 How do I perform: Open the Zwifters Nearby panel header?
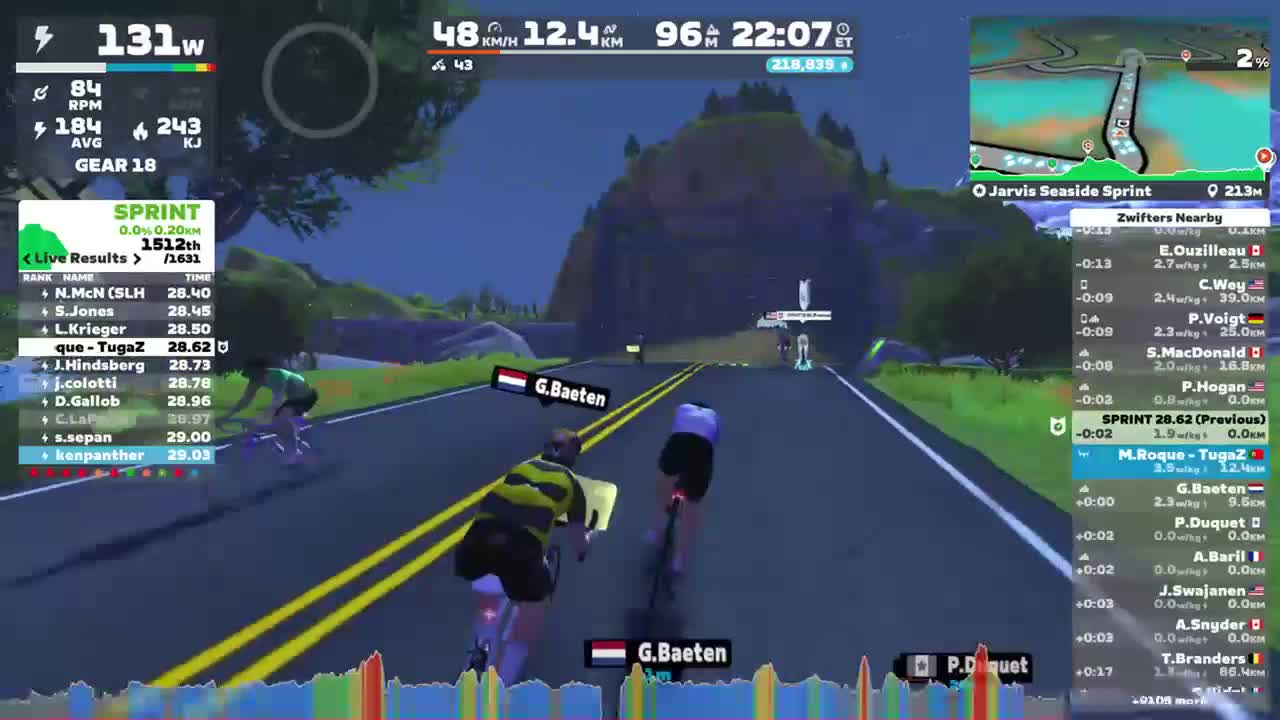click(x=1170, y=217)
